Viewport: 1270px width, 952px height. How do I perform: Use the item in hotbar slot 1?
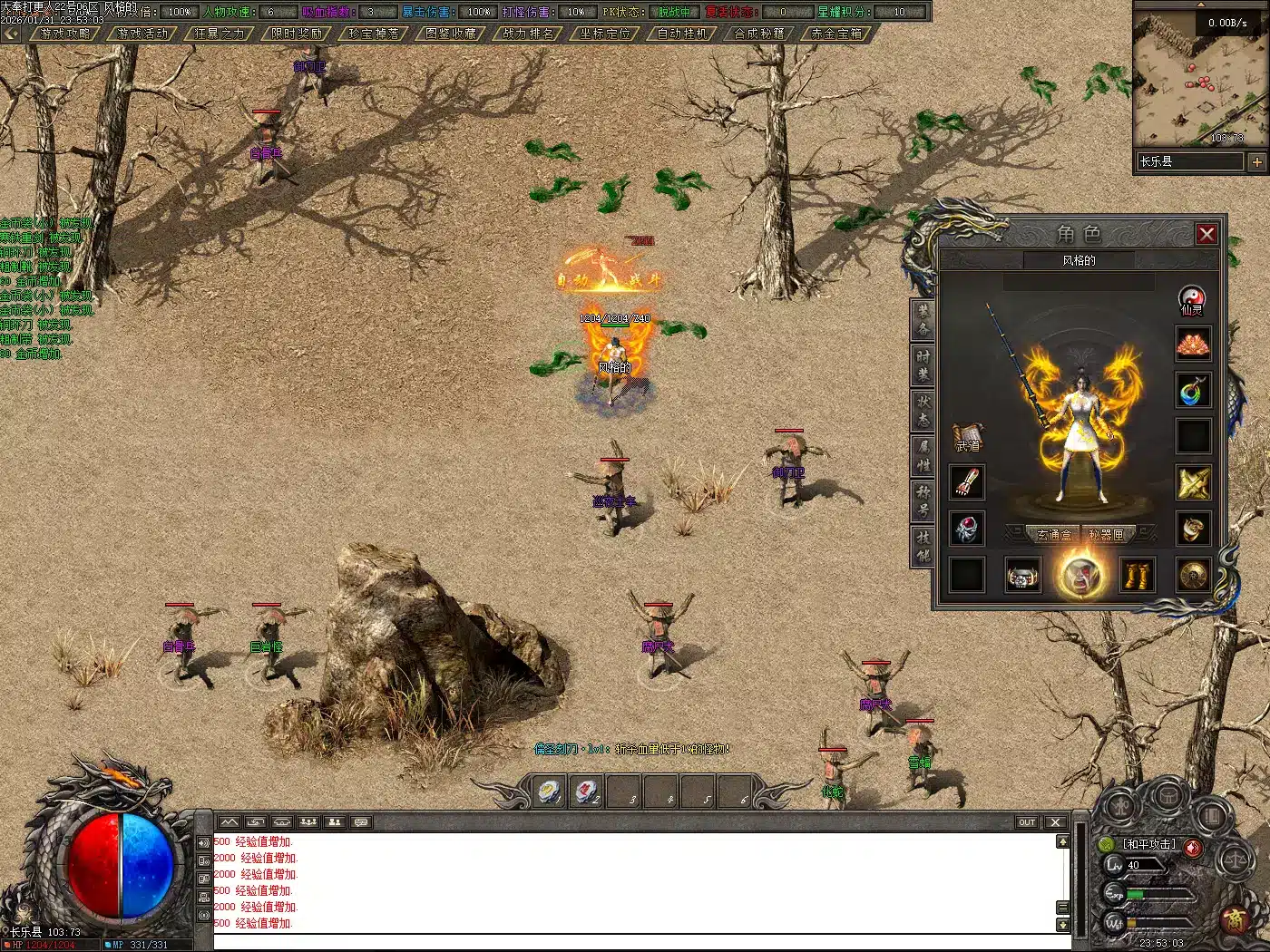(x=550, y=792)
